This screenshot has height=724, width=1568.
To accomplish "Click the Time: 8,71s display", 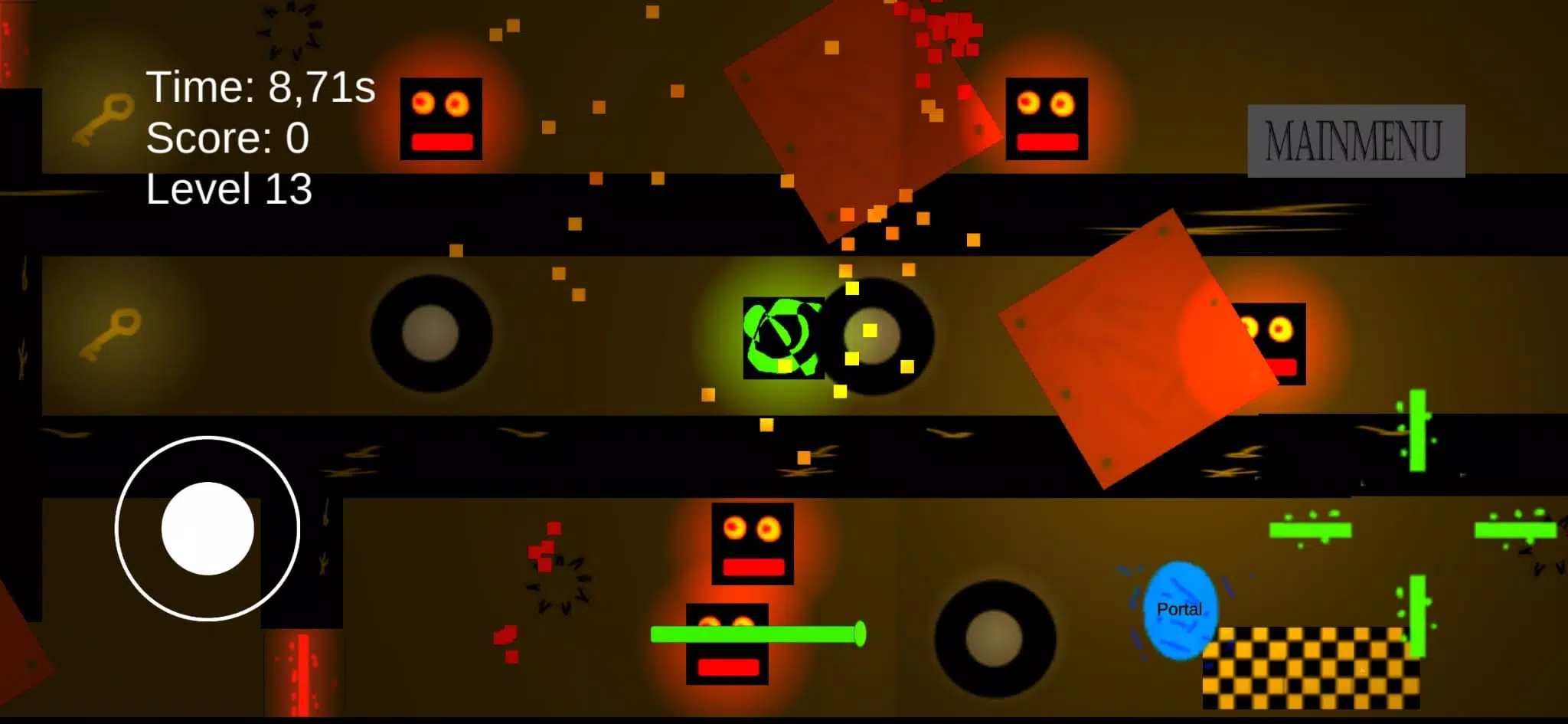I will coord(260,86).
